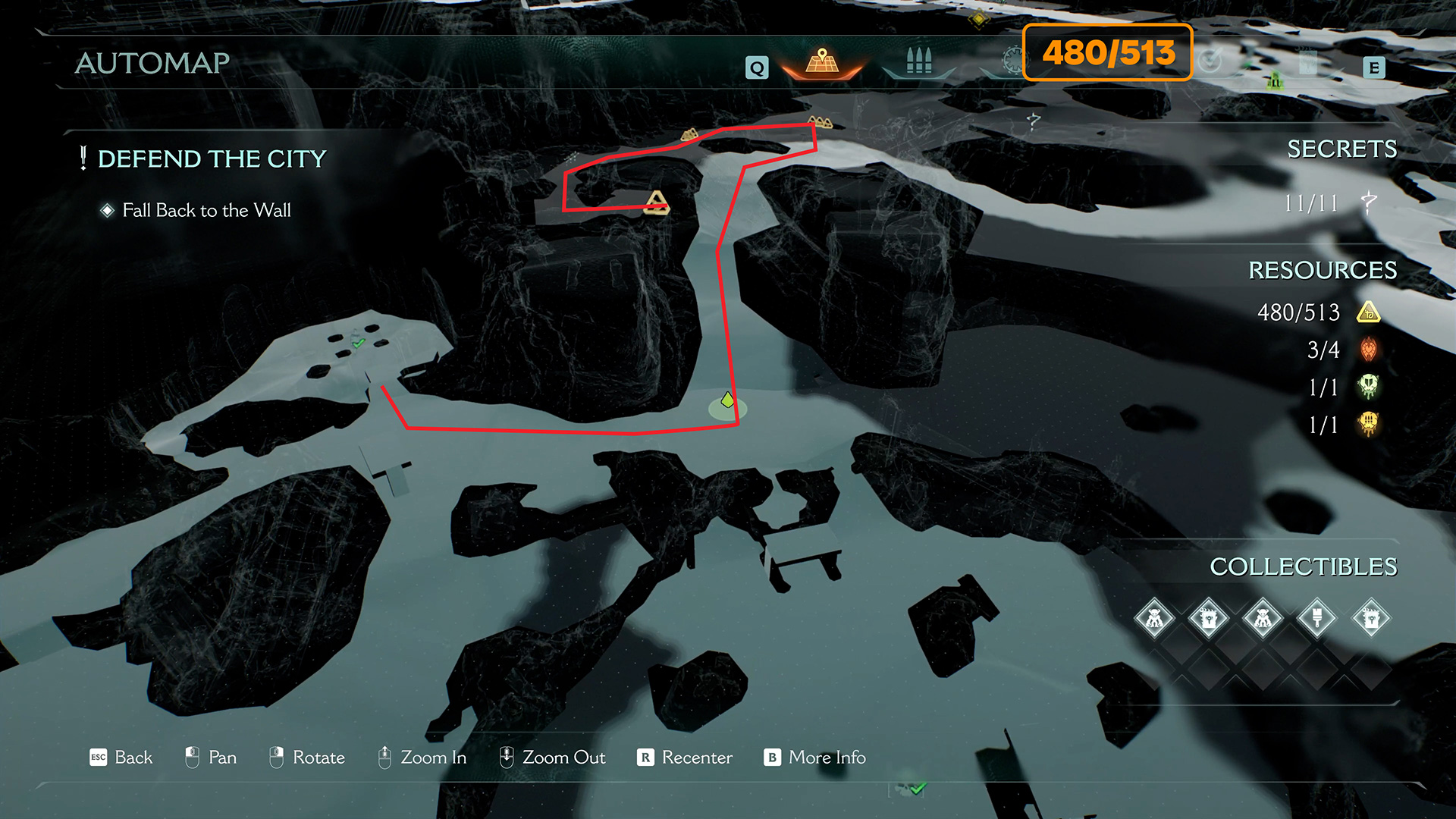Show More Info for the map
The height and width of the screenshot is (819, 1456).
pos(815,758)
